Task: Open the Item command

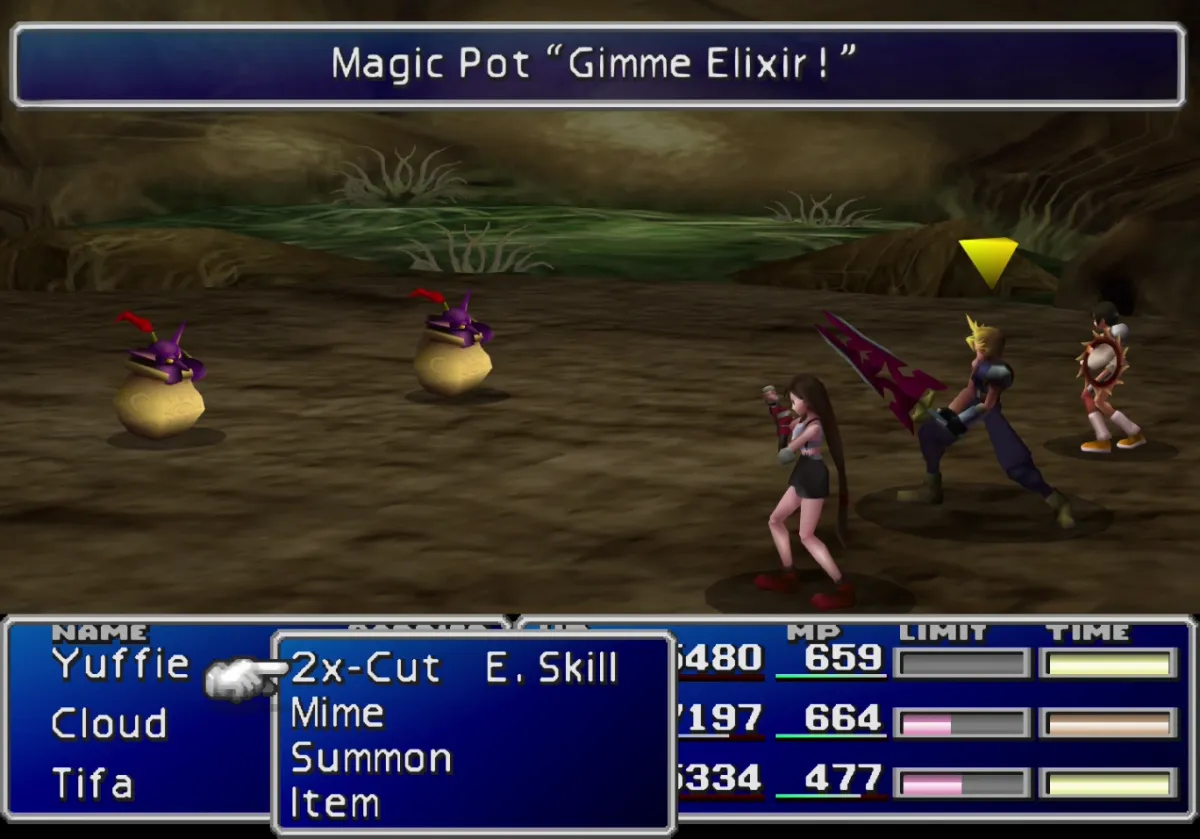Action: 334,802
